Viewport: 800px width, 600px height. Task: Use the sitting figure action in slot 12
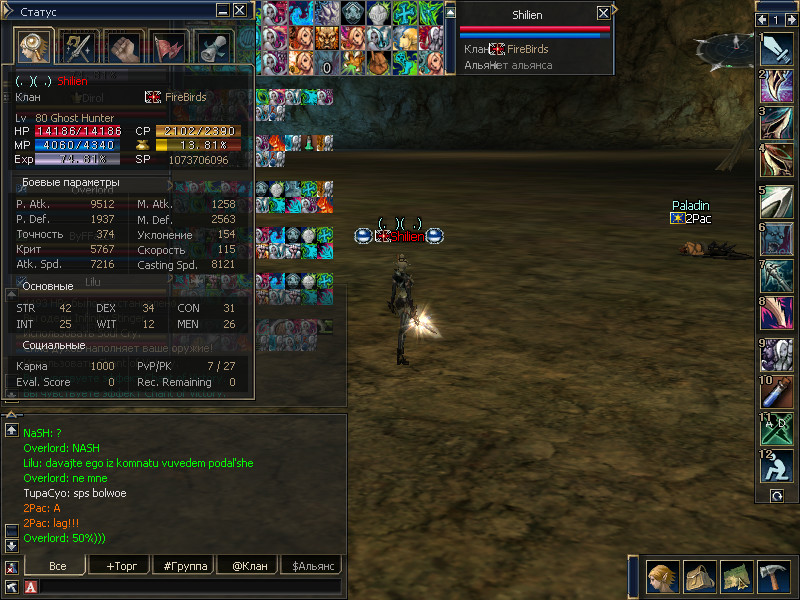tap(778, 466)
